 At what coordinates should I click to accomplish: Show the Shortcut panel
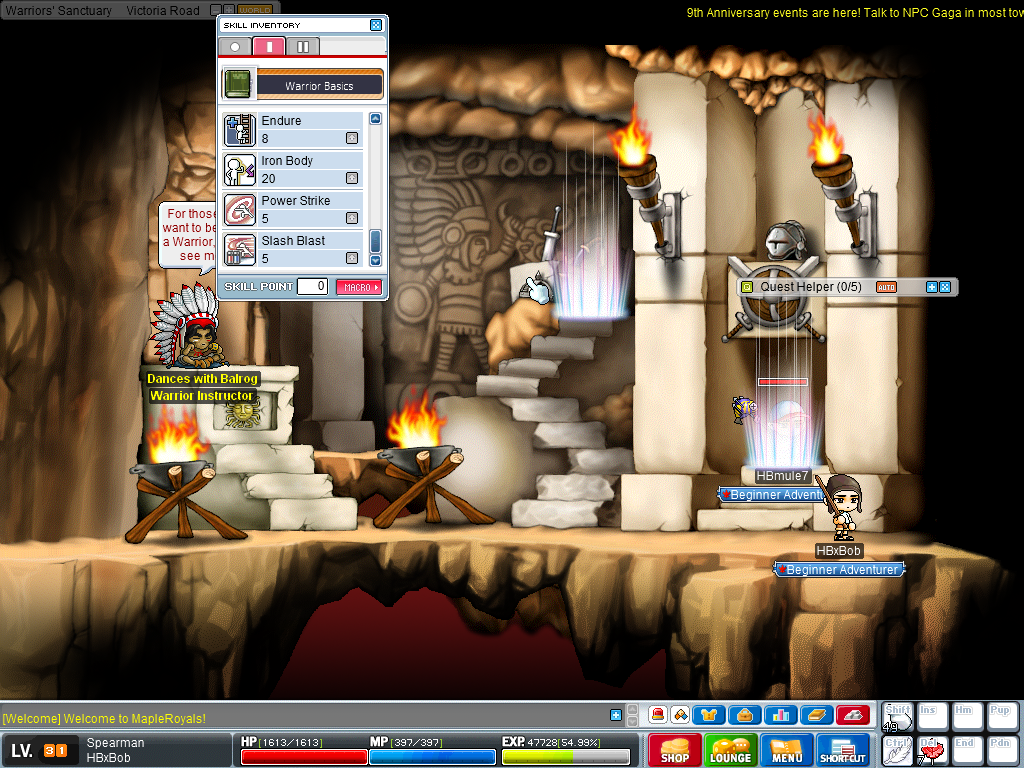[x=843, y=750]
